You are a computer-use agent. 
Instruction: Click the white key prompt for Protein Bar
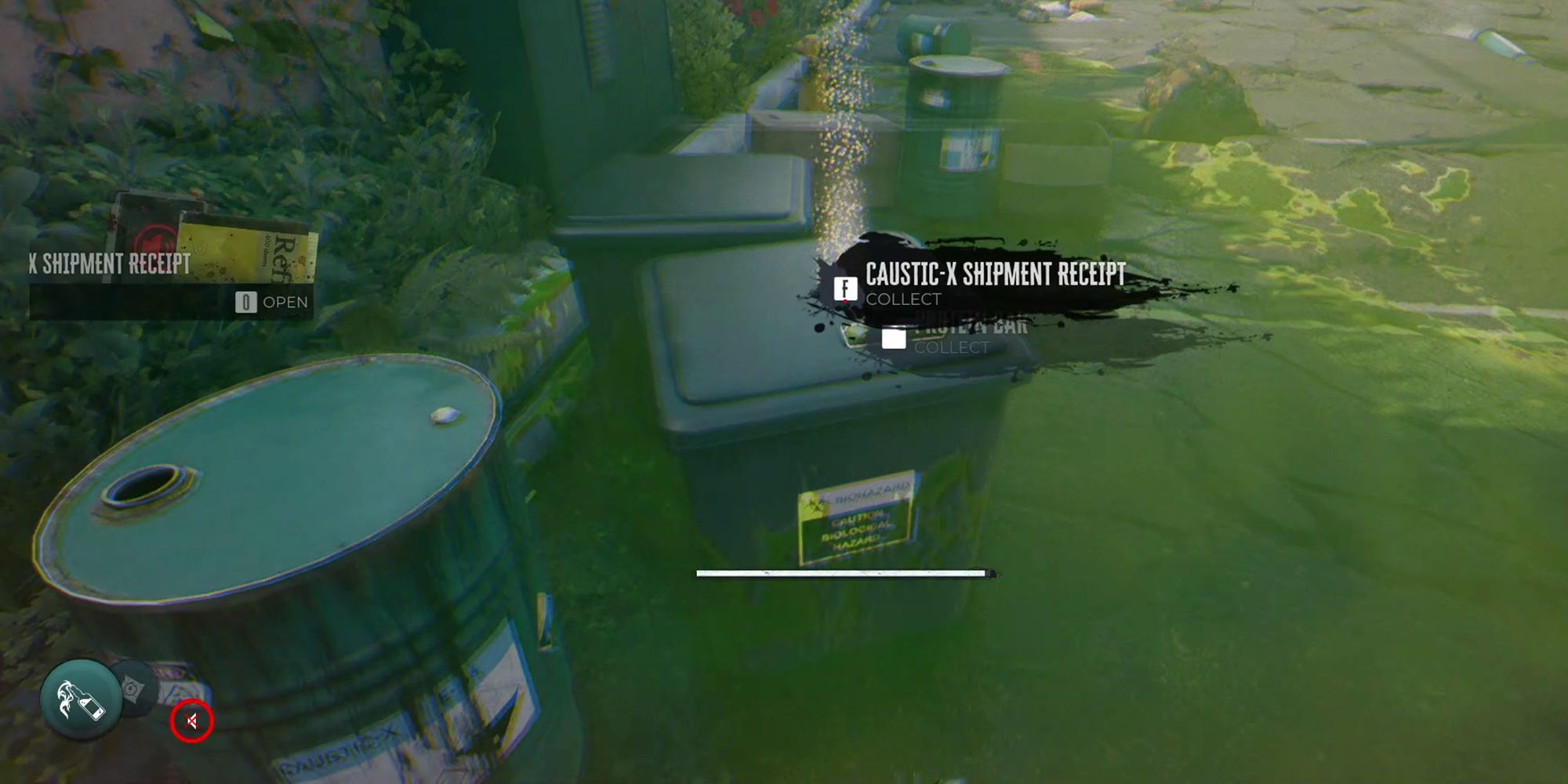pyautogui.click(x=894, y=340)
